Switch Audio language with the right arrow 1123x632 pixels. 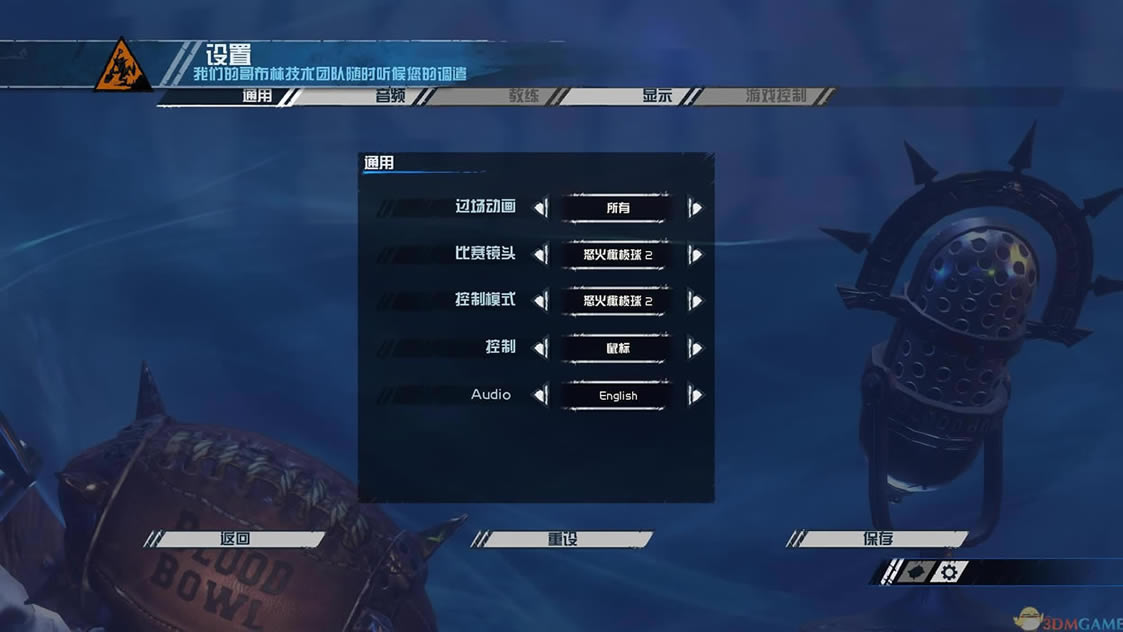click(x=695, y=395)
